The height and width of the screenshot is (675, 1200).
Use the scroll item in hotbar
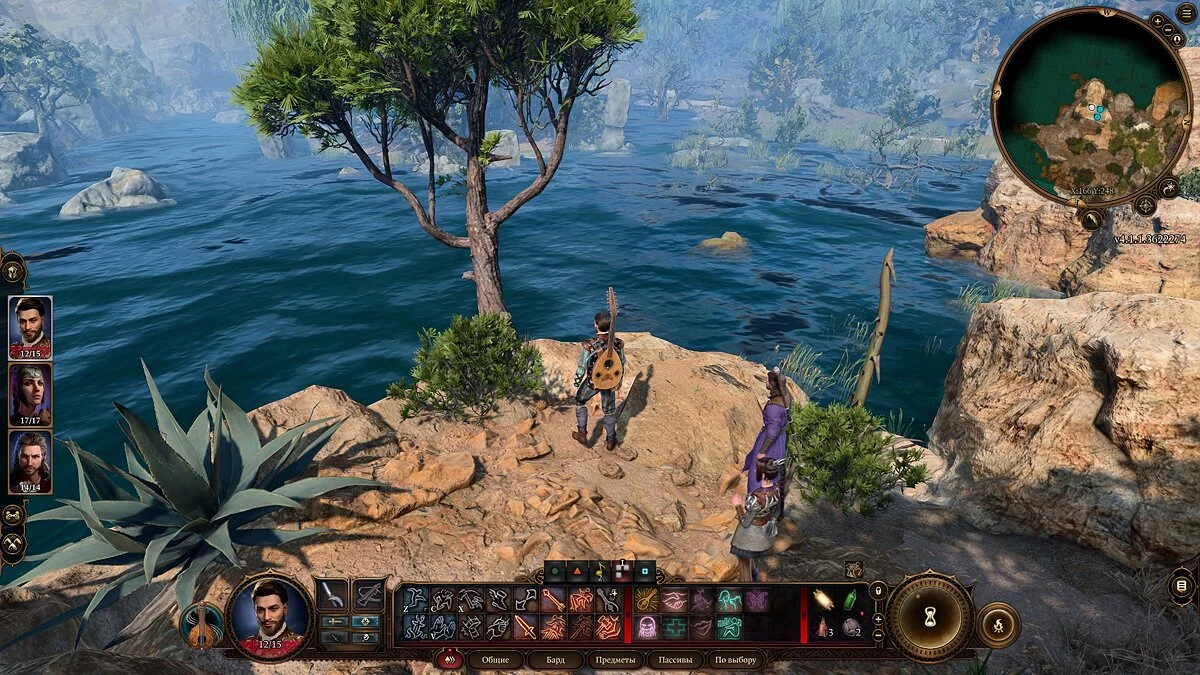(822, 599)
